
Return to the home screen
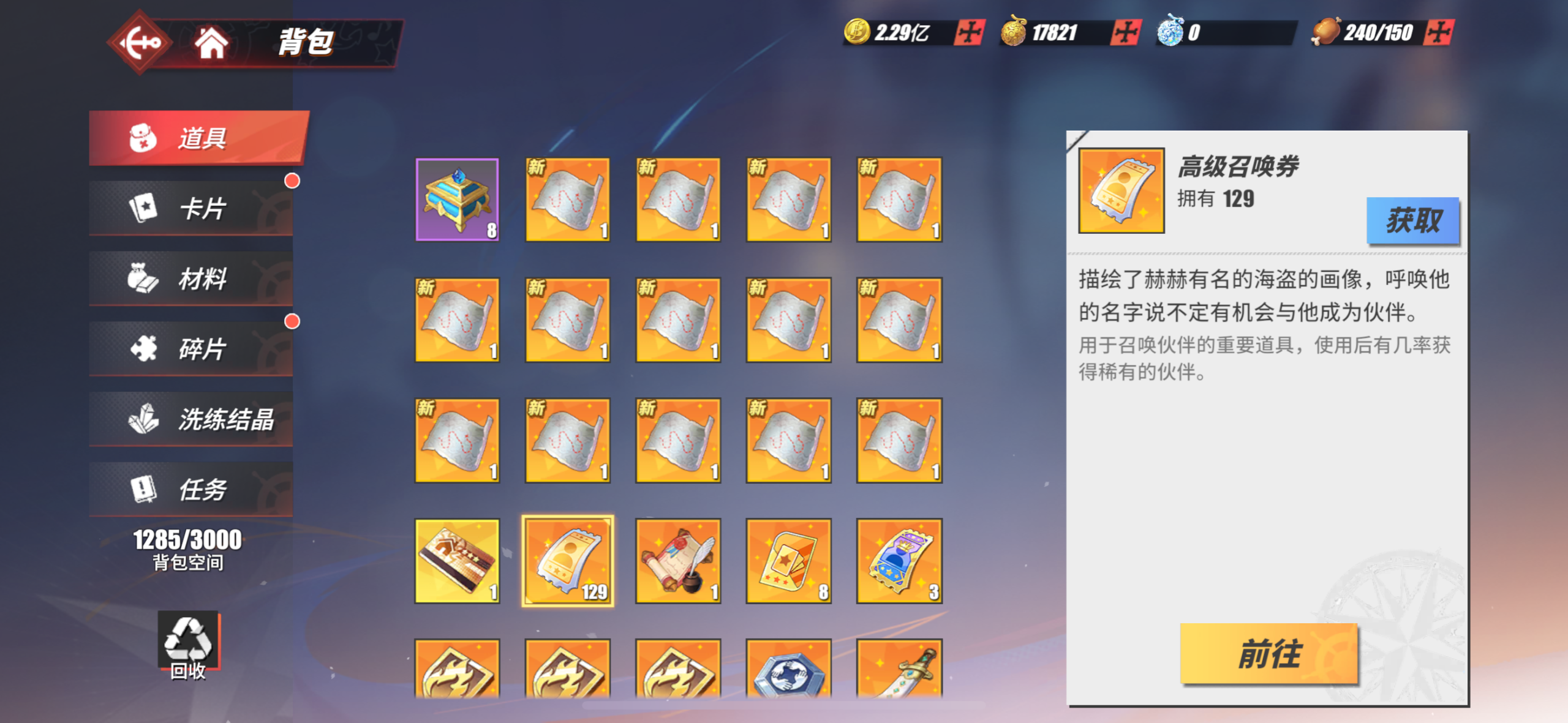click(x=211, y=43)
